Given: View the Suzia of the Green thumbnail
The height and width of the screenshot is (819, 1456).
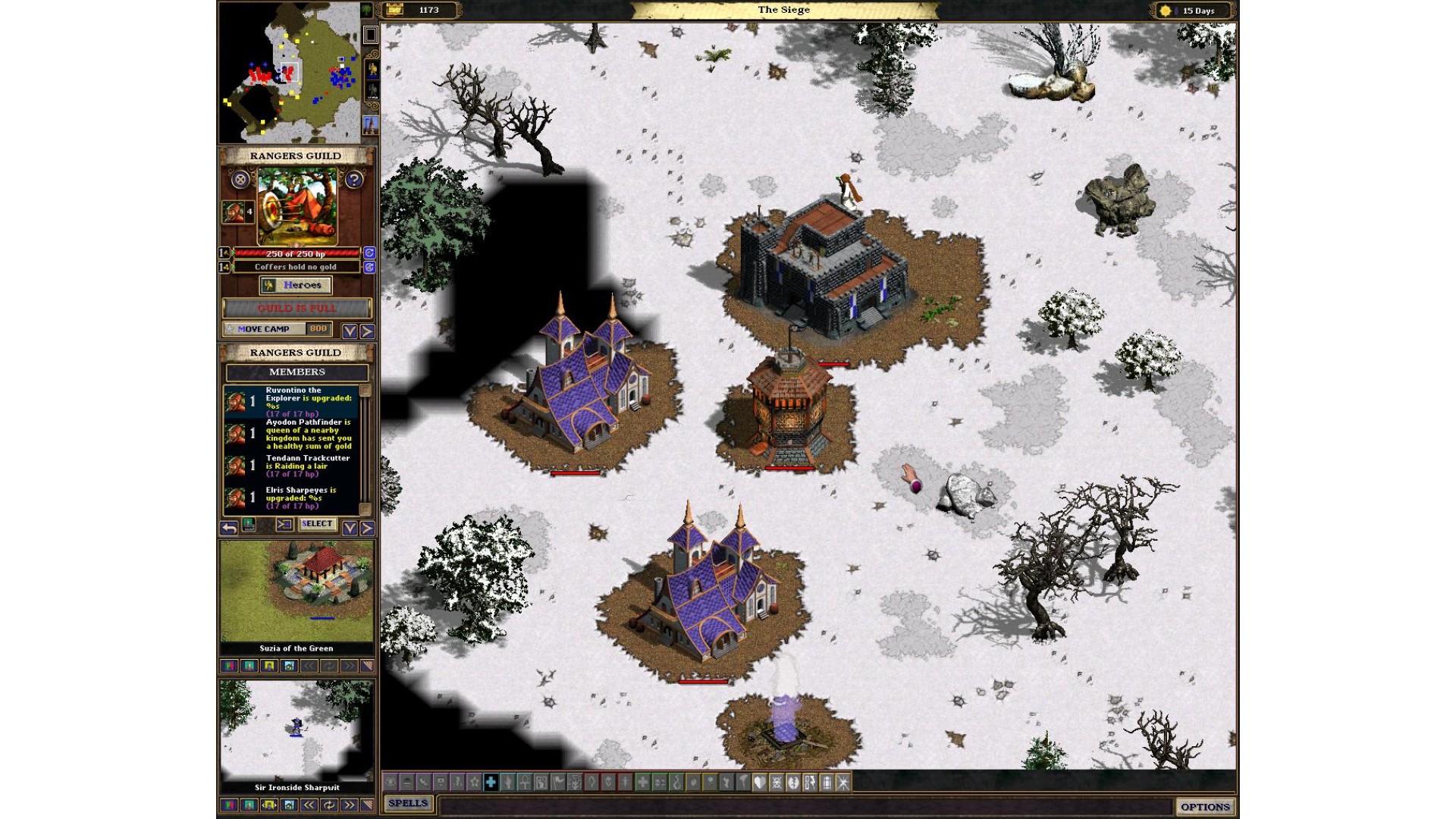Looking at the screenshot, I should (x=297, y=591).
